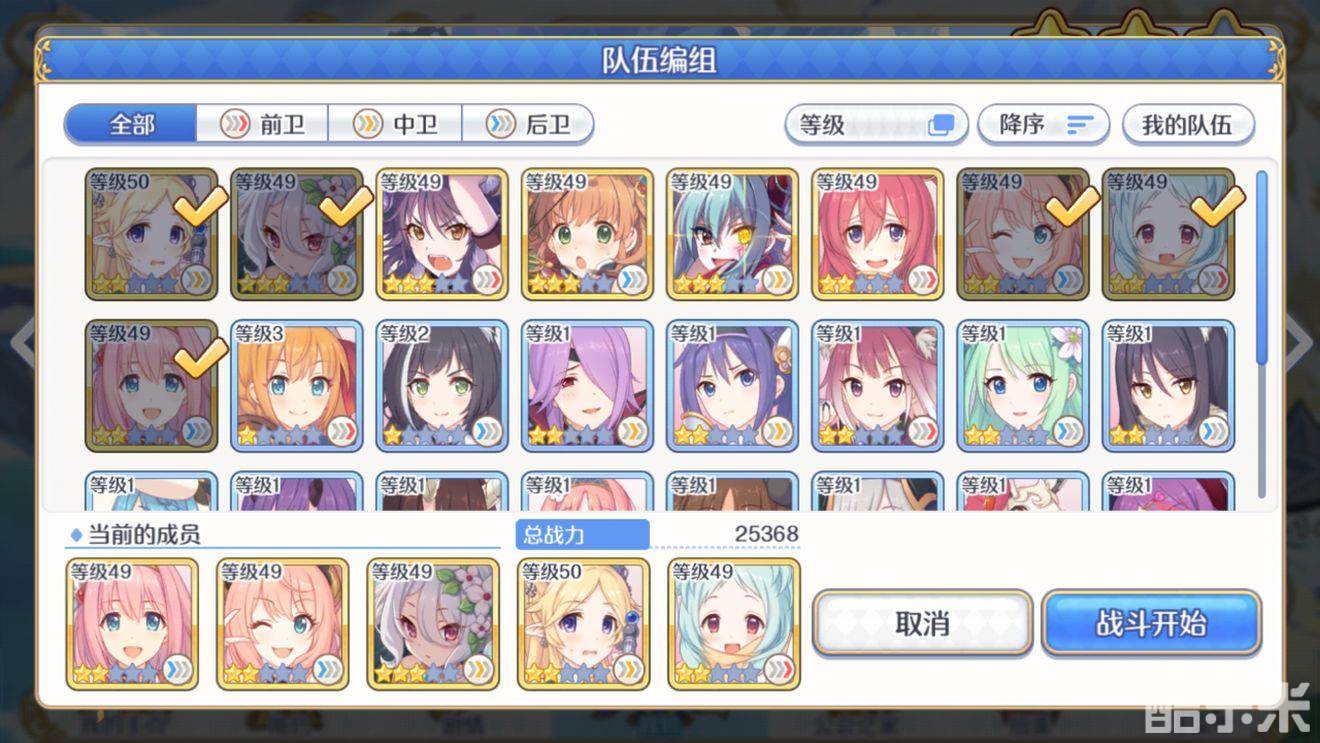Screen dimensions: 1320x743
Task: Show only 中卫 characters
Action: pos(396,124)
